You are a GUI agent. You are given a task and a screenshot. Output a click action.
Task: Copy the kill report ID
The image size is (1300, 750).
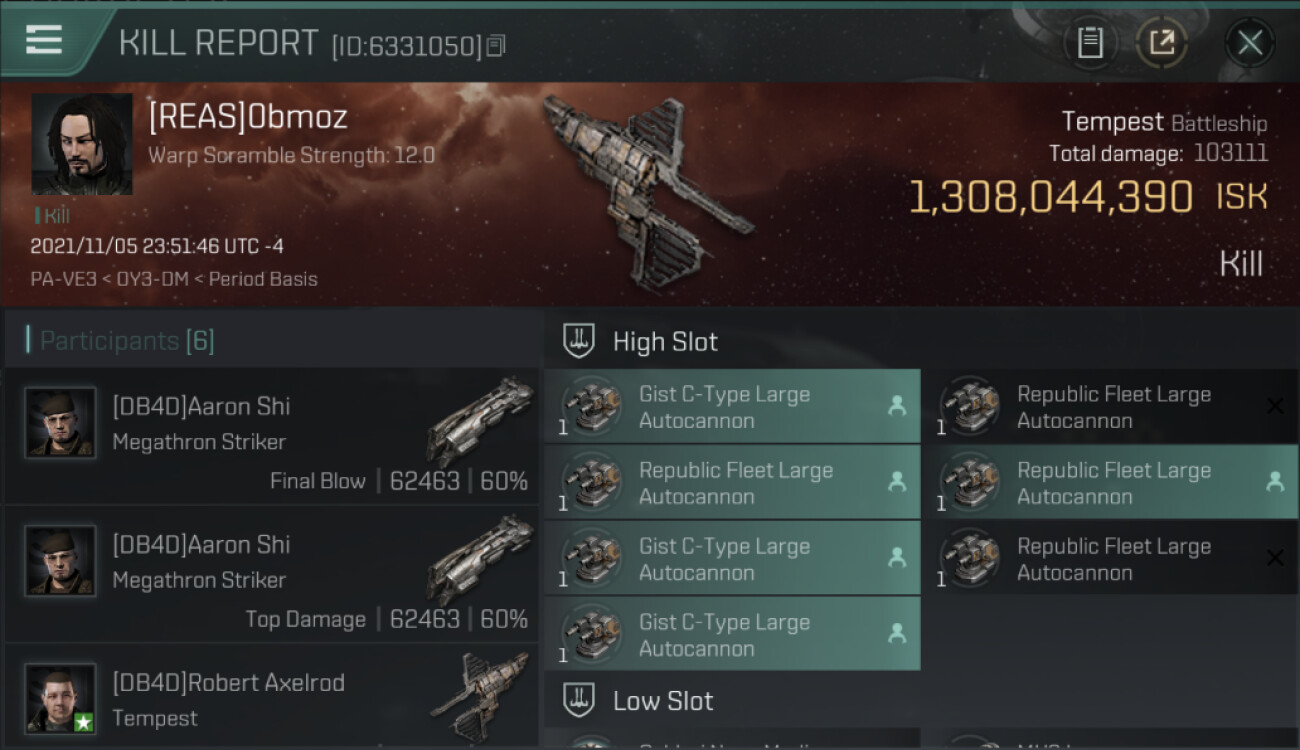coord(497,45)
